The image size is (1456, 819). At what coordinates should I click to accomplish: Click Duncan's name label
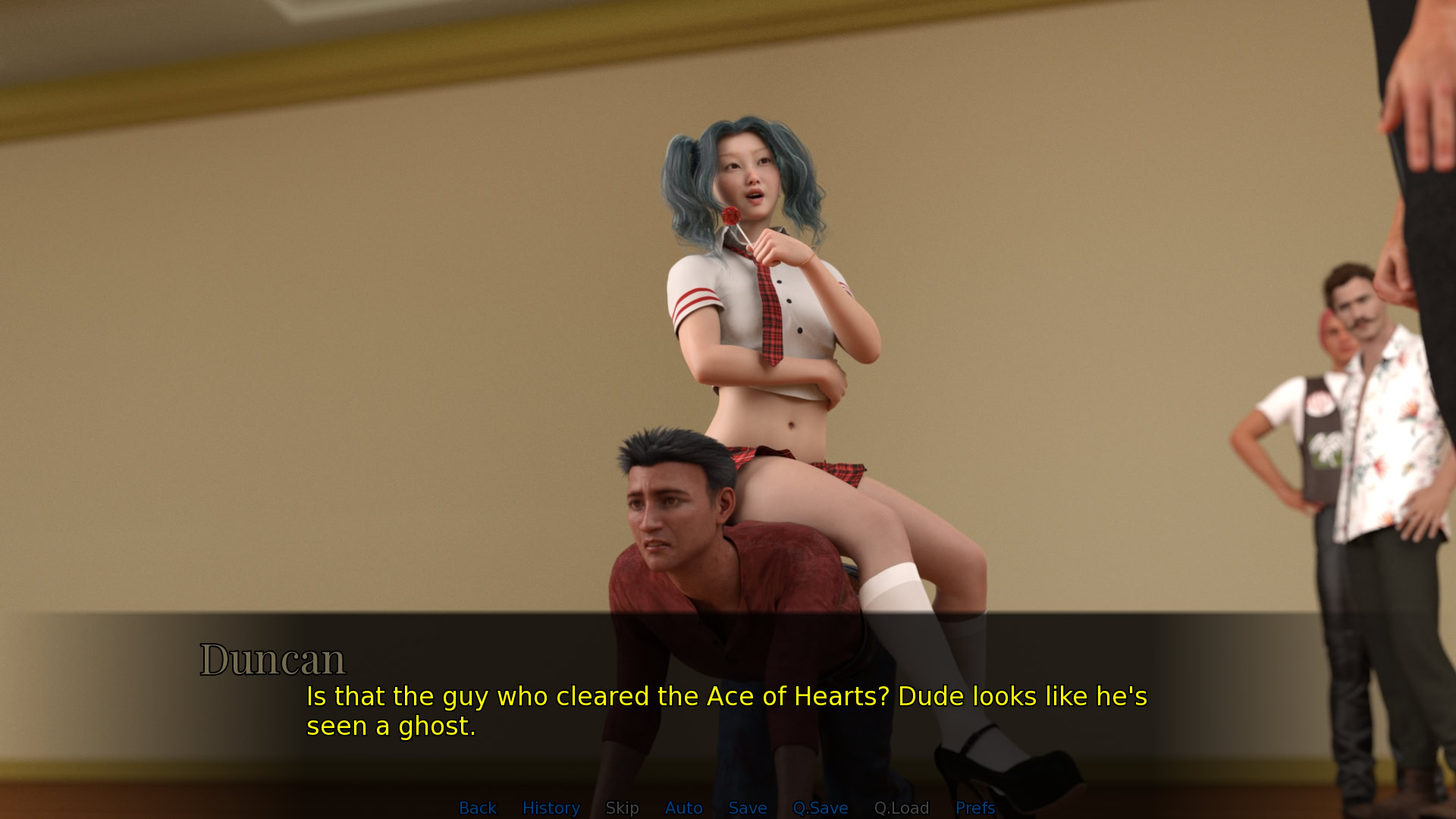coord(273,658)
